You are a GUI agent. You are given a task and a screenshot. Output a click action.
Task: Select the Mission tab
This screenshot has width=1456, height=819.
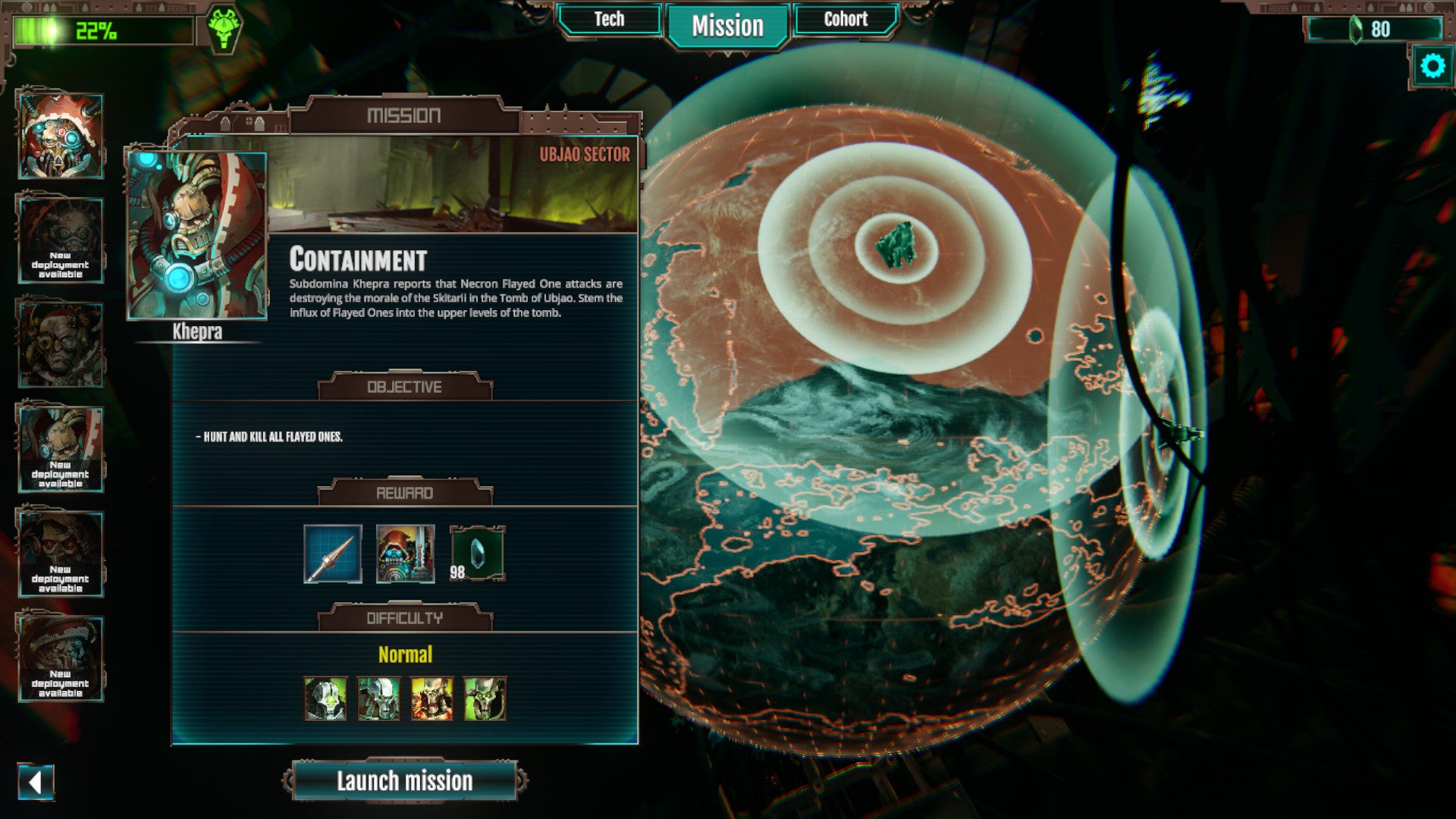[727, 27]
